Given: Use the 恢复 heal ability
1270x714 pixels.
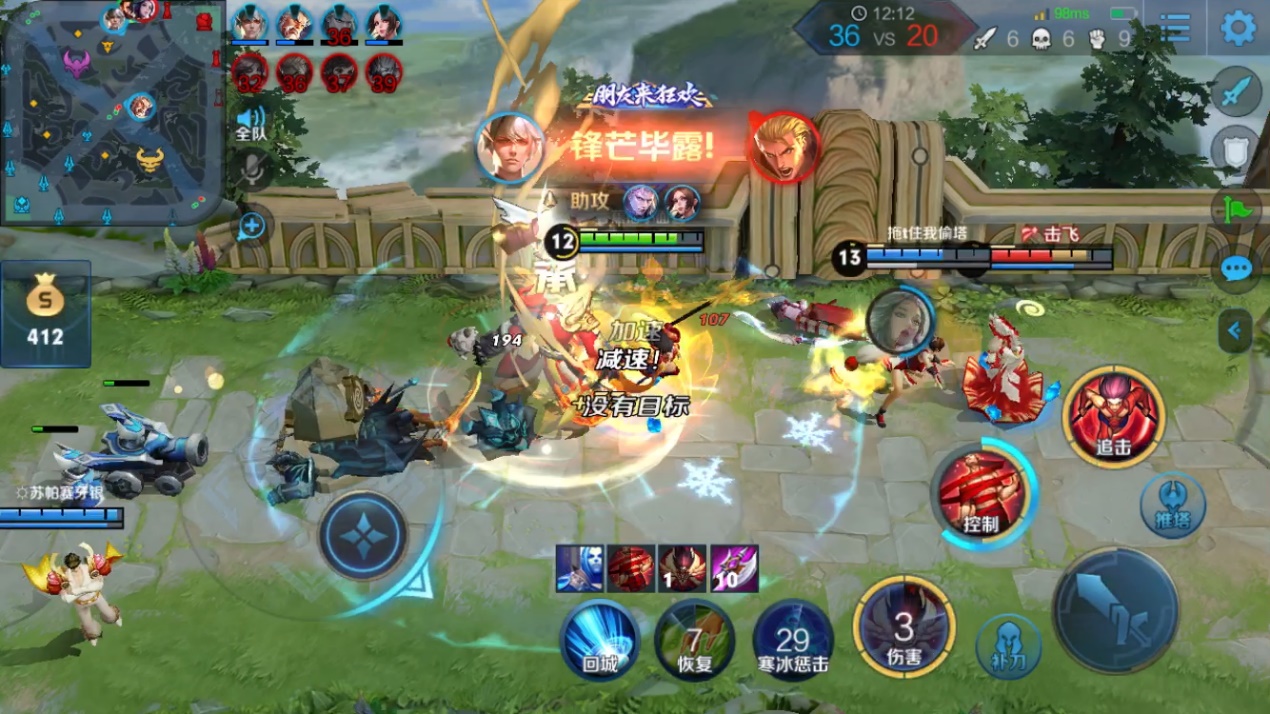Looking at the screenshot, I should [x=694, y=640].
